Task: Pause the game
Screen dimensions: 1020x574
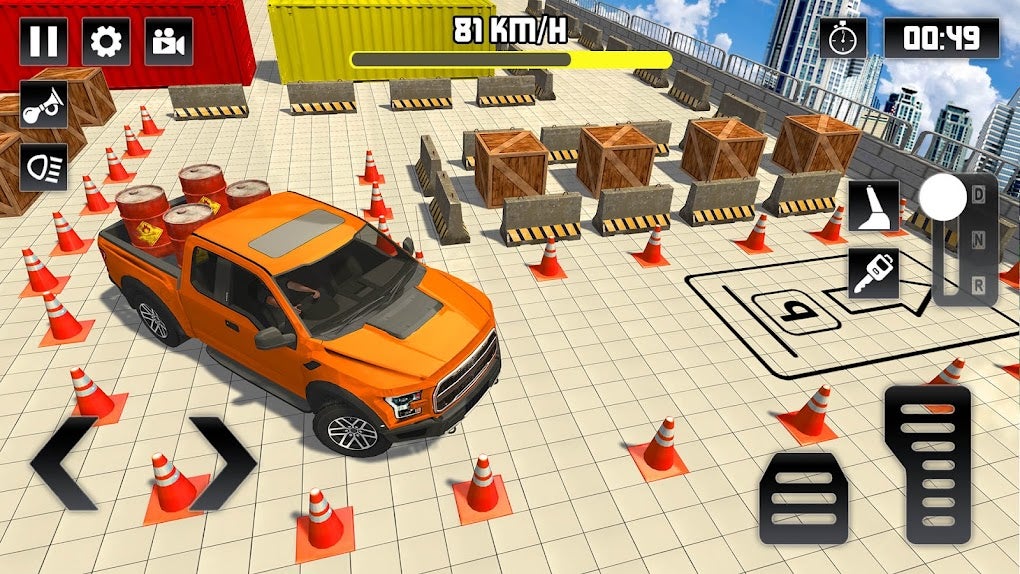Action: (x=44, y=42)
